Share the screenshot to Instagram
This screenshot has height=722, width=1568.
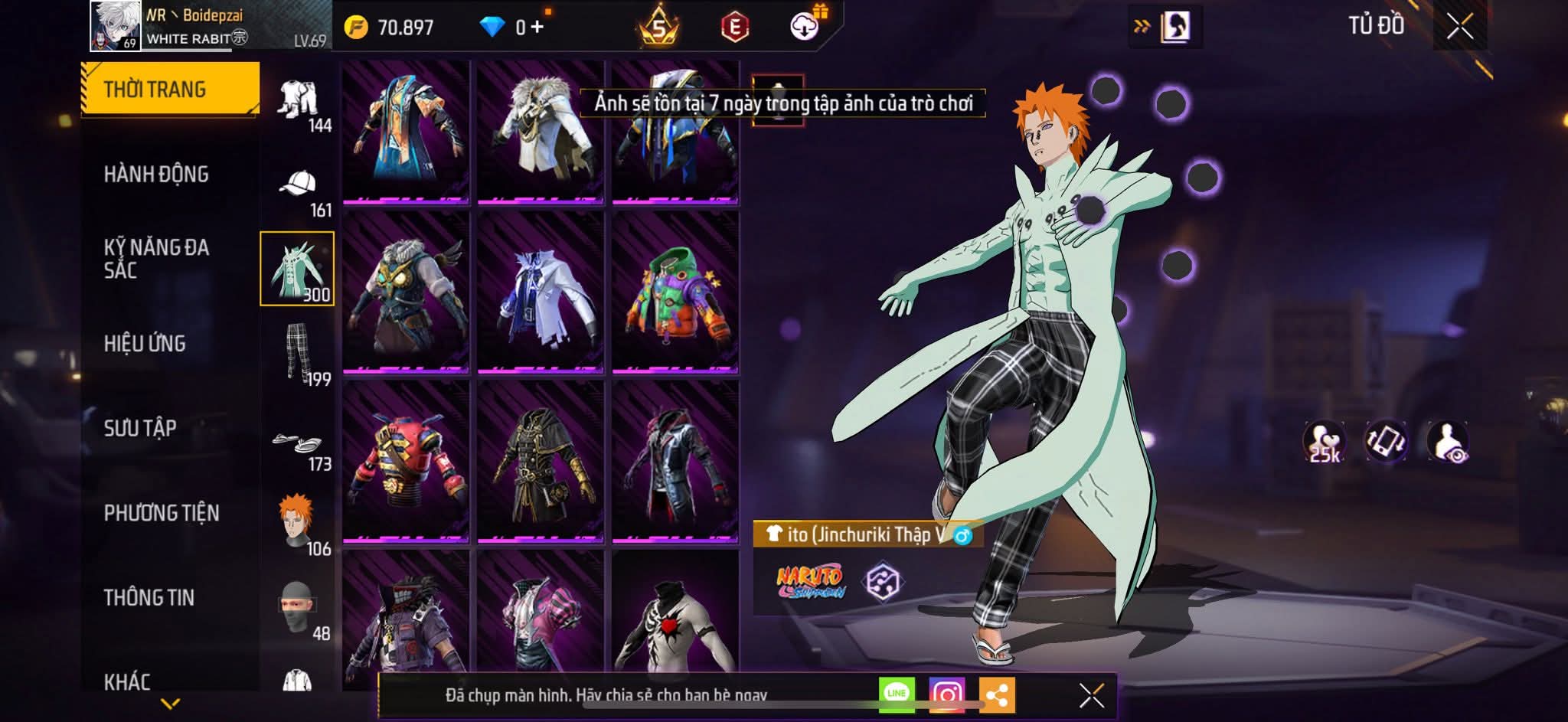point(946,694)
